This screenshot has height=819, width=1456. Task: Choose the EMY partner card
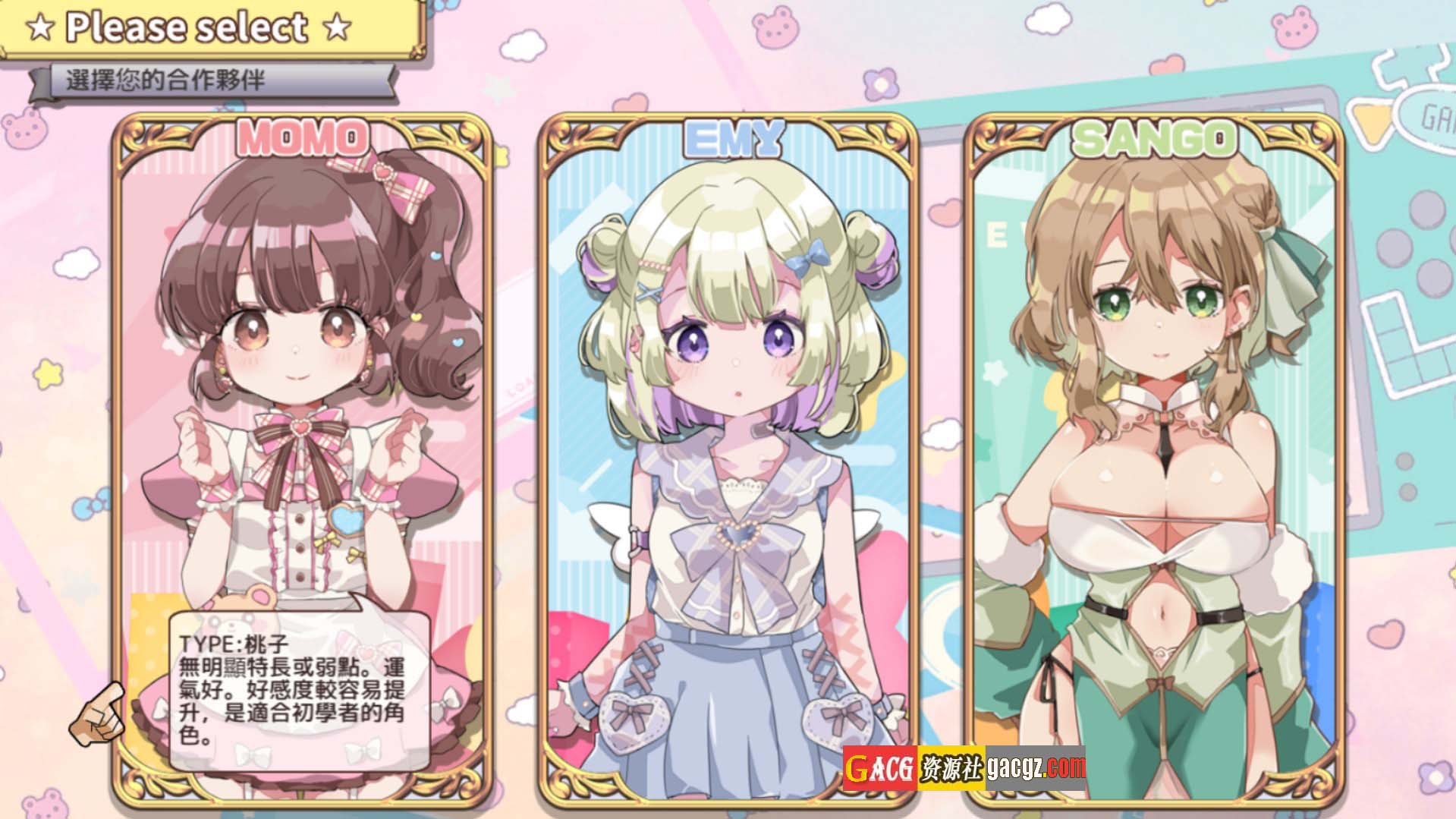pyautogui.click(x=728, y=455)
